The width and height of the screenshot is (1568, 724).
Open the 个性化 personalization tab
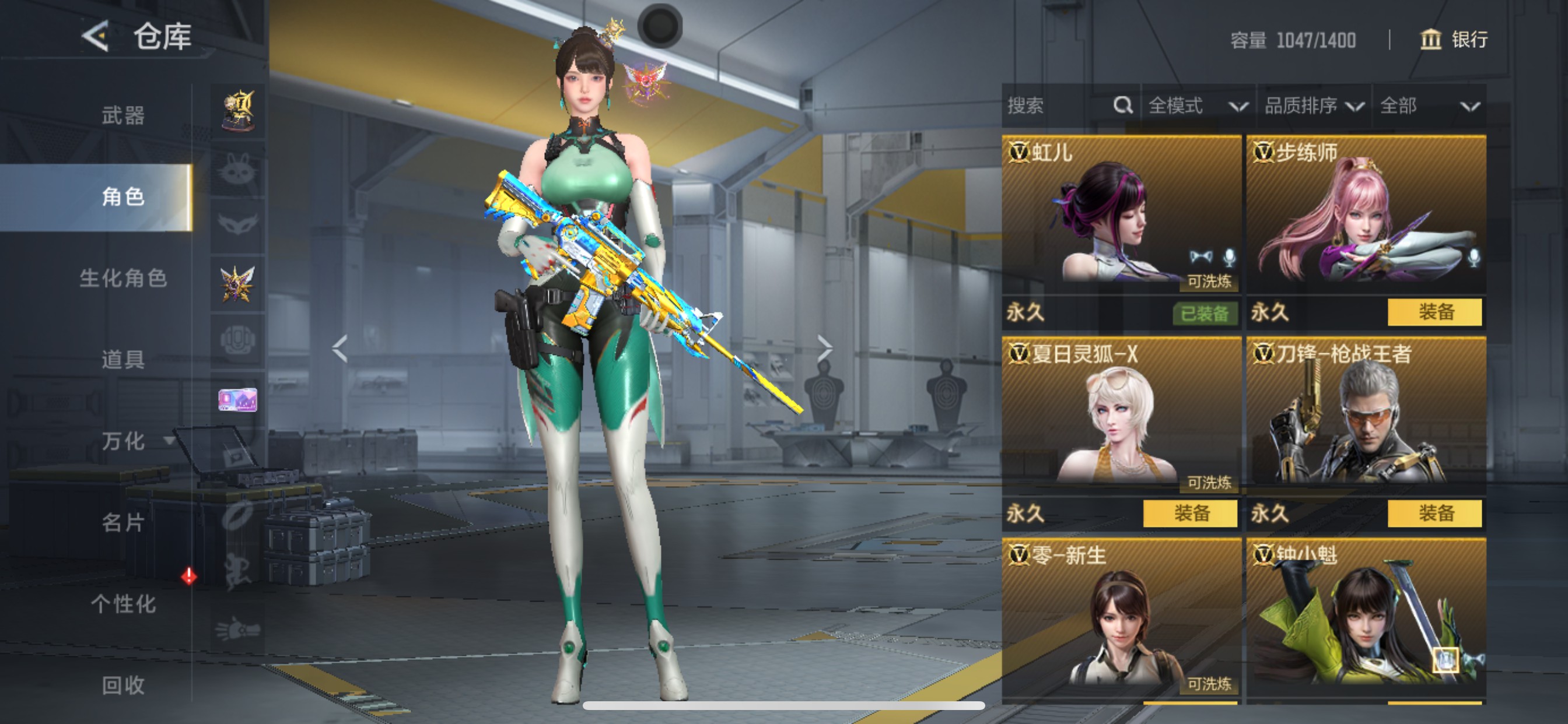123,603
